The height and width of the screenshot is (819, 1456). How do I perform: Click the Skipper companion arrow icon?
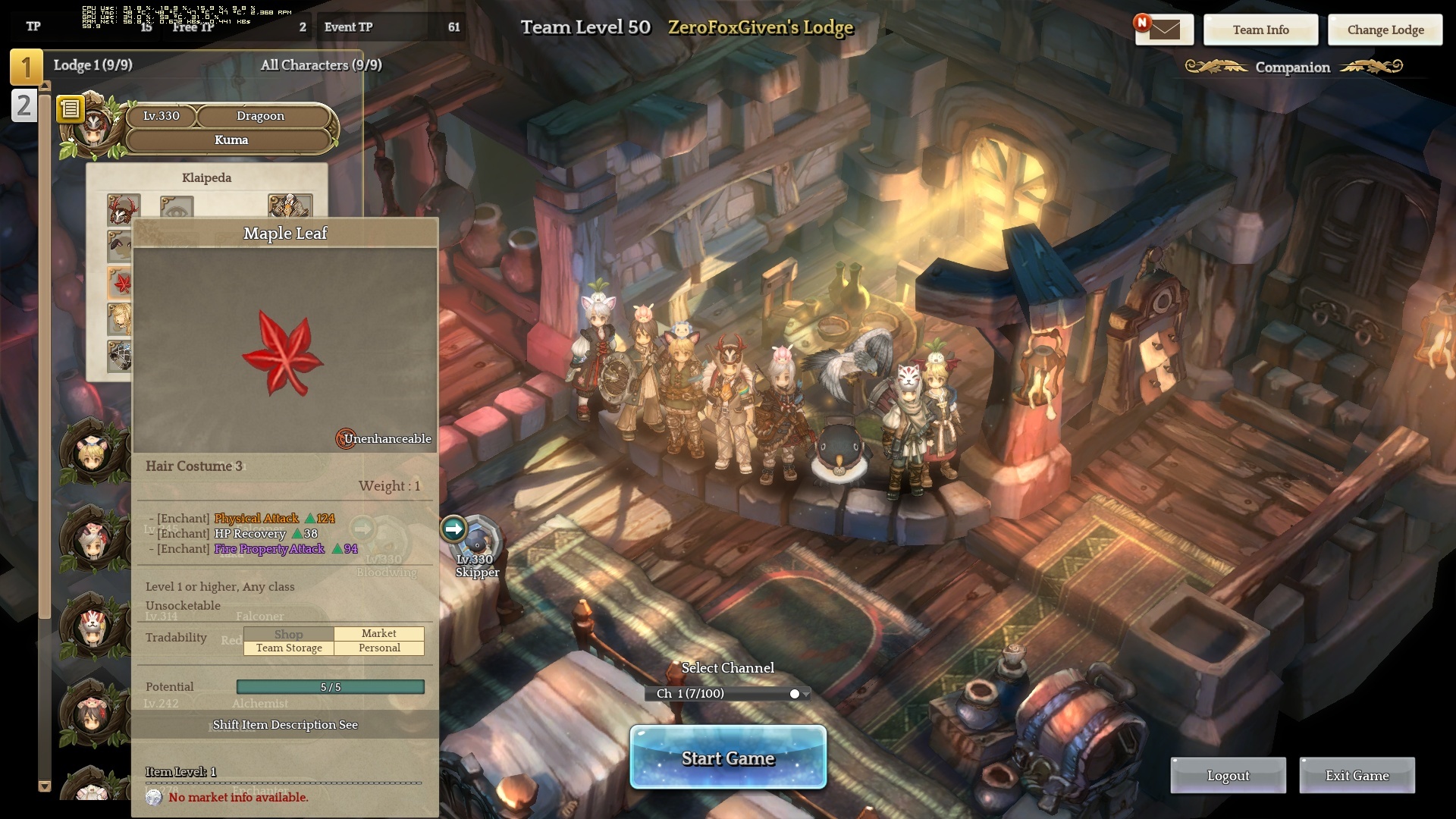click(453, 529)
